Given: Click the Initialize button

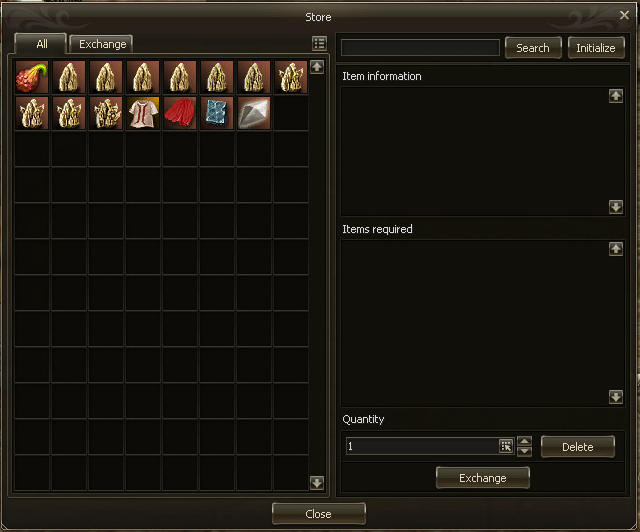Looking at the screenshot, I should [x=596, y=47].
